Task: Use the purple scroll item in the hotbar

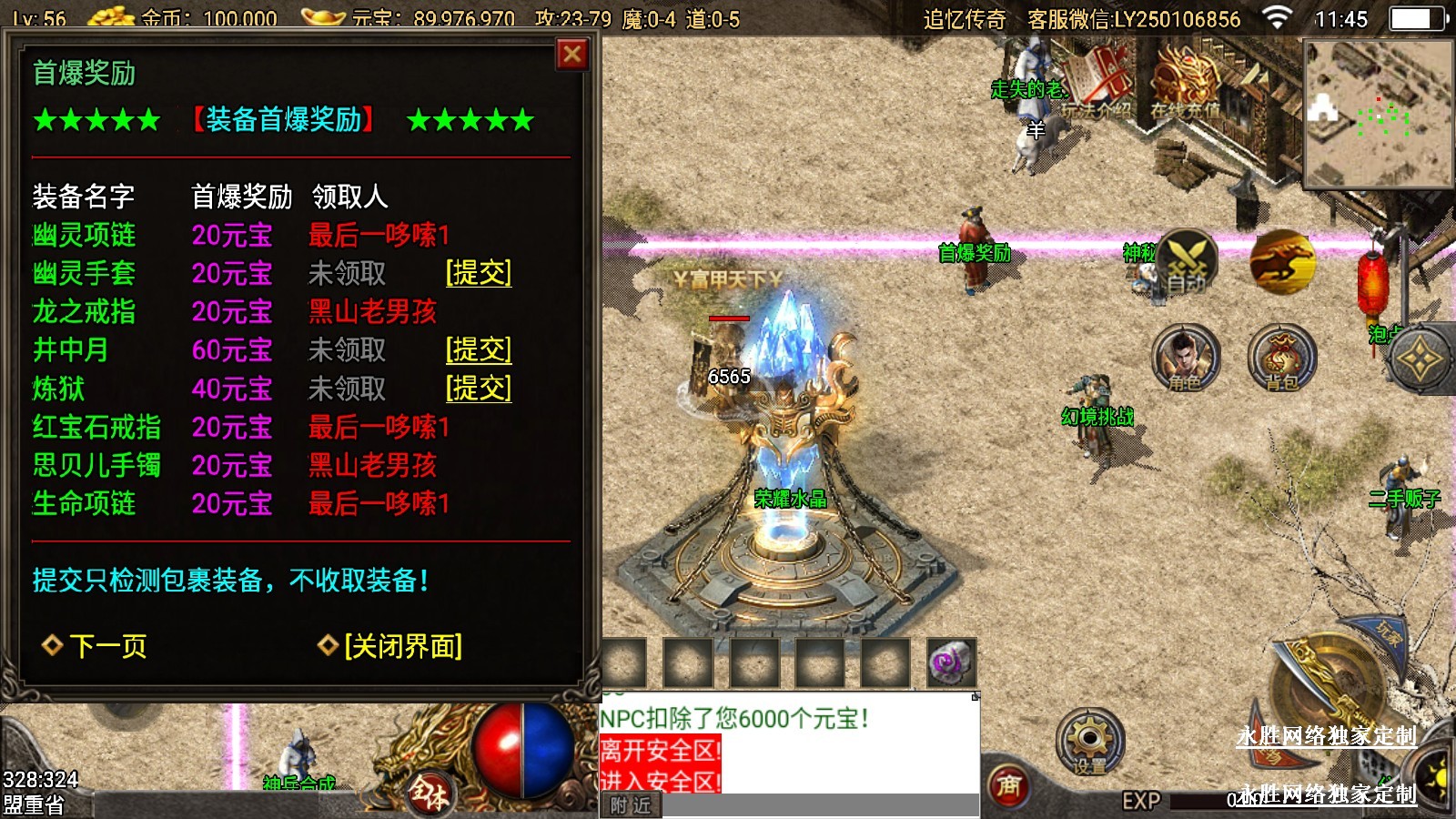Action: pyautogui.click(x=951, y=662)
